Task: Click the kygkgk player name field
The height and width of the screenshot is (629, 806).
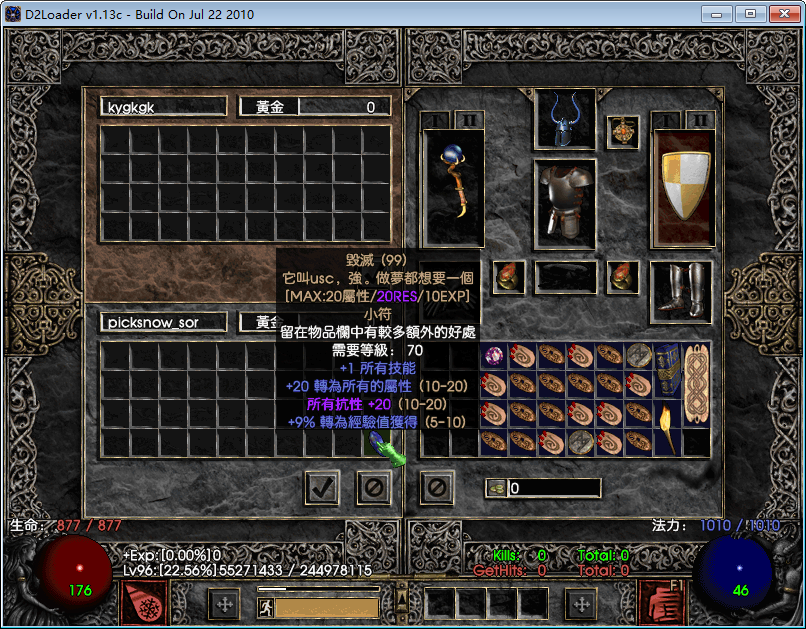Action: (164, 107)
